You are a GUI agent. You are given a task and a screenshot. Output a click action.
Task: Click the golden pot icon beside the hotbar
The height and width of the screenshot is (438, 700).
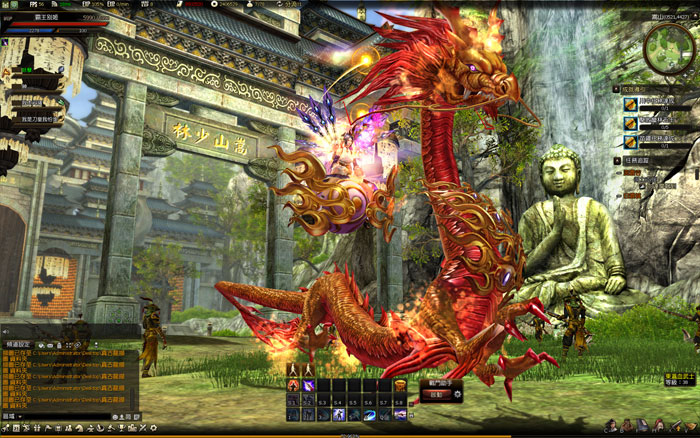click(x=401, y=386)
